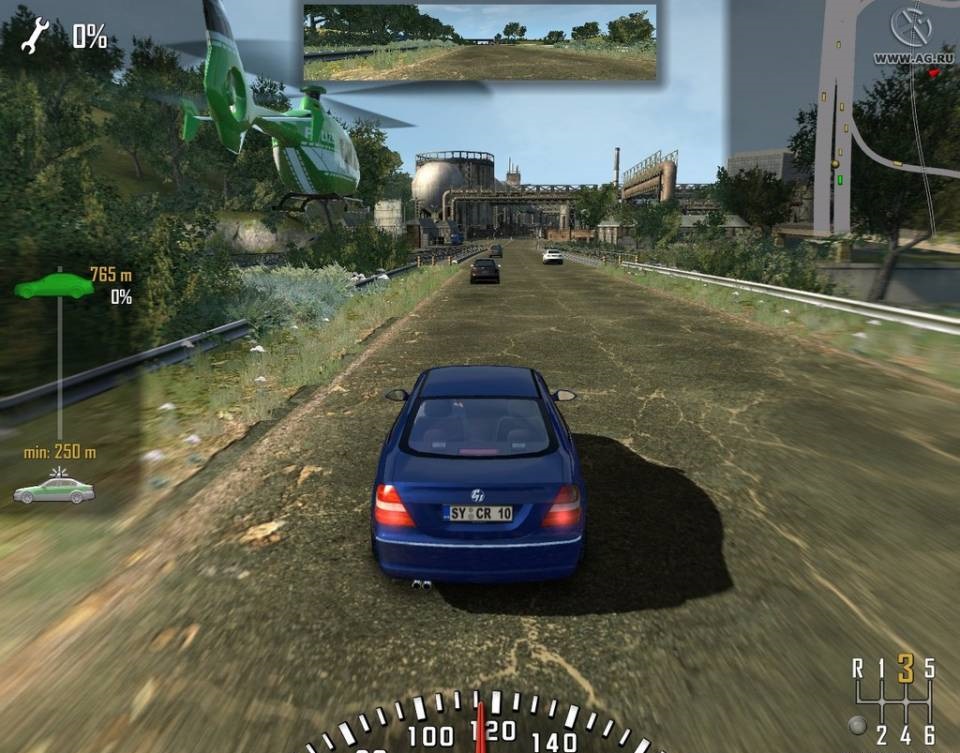The width and height of the screenshot is (960, 753).
Task: Click the wrench damage icon
Action: [35, 36]
